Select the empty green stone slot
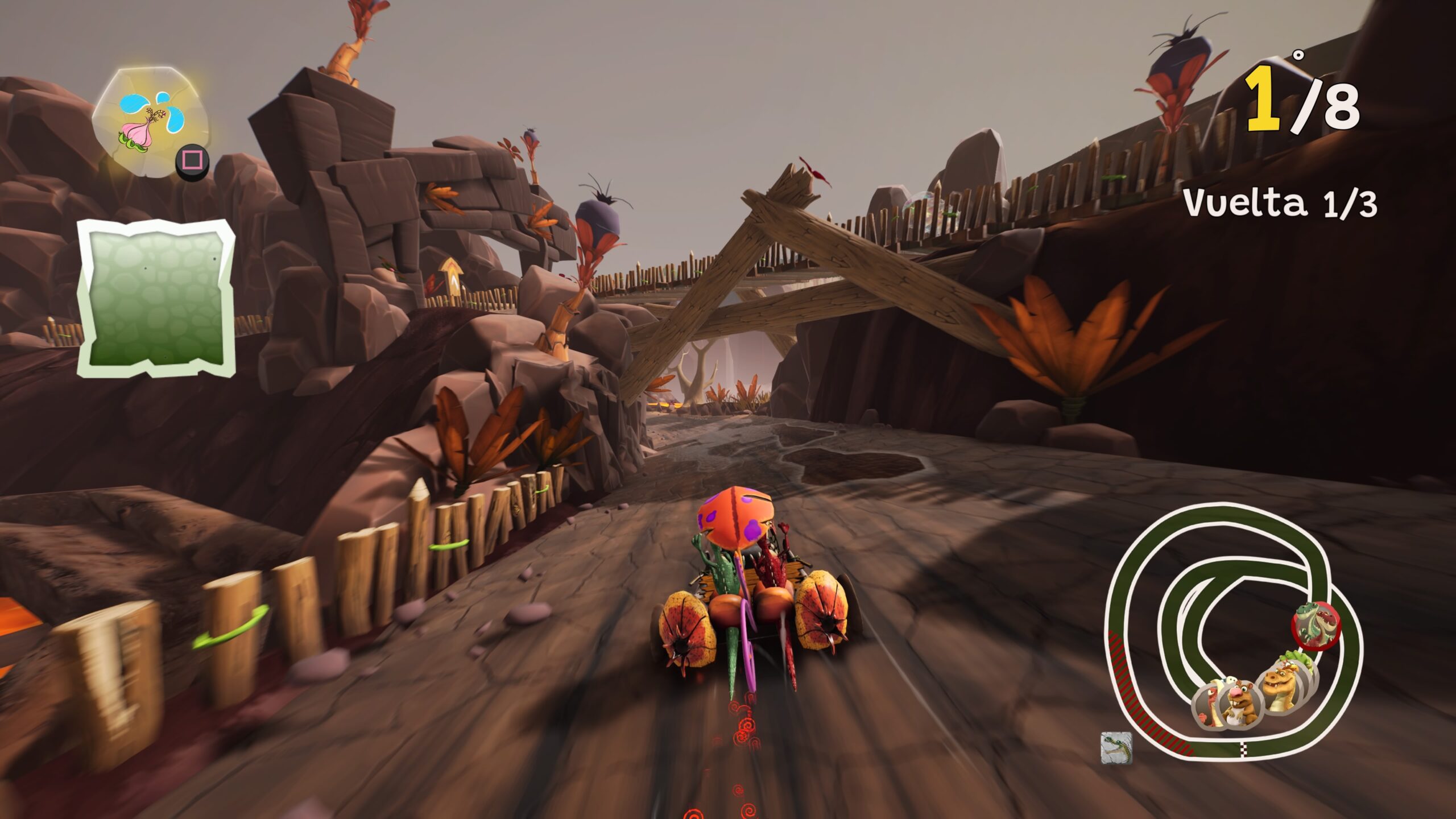Viewport: 1456px width, 819px height. coord(156,298)
